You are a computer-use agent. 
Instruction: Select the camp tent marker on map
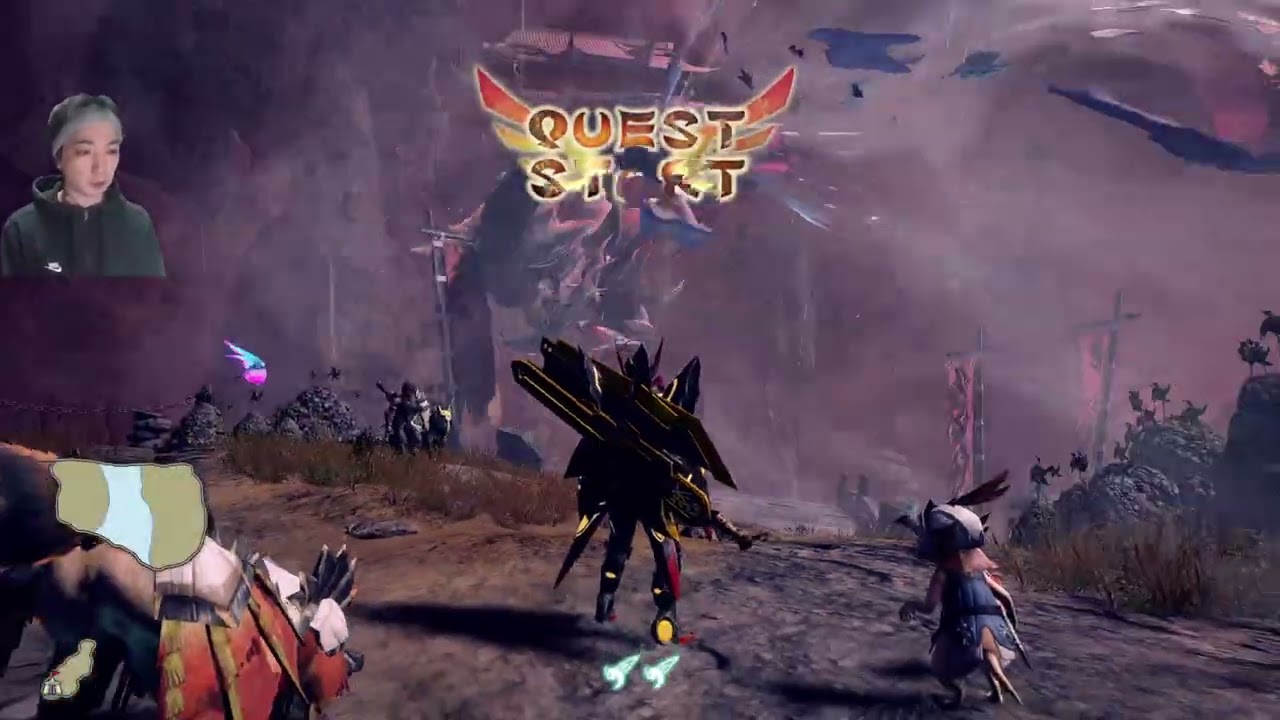(x=51, y=687)
